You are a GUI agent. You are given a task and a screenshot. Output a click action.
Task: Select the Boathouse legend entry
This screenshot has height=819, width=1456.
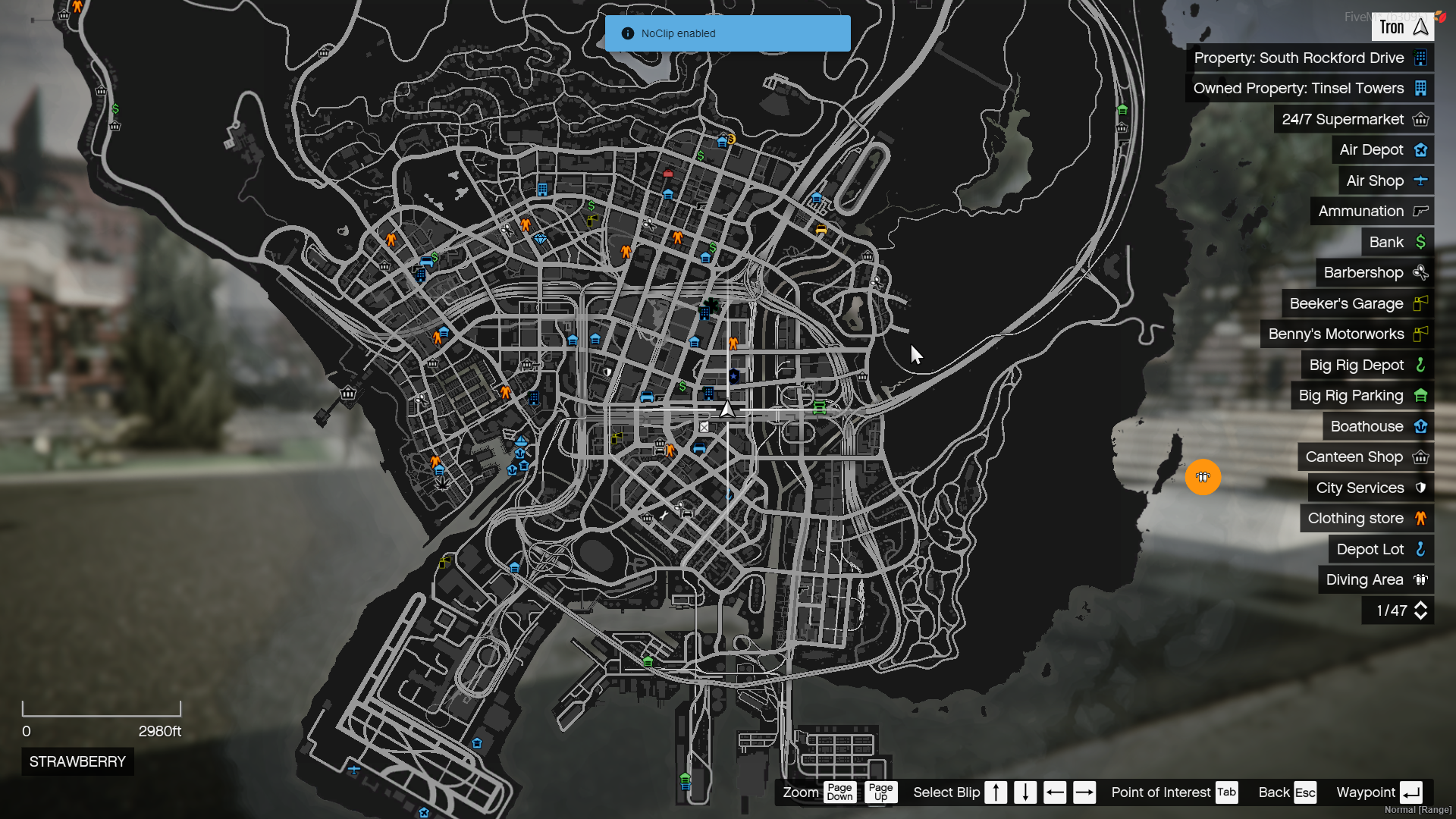1378,427
